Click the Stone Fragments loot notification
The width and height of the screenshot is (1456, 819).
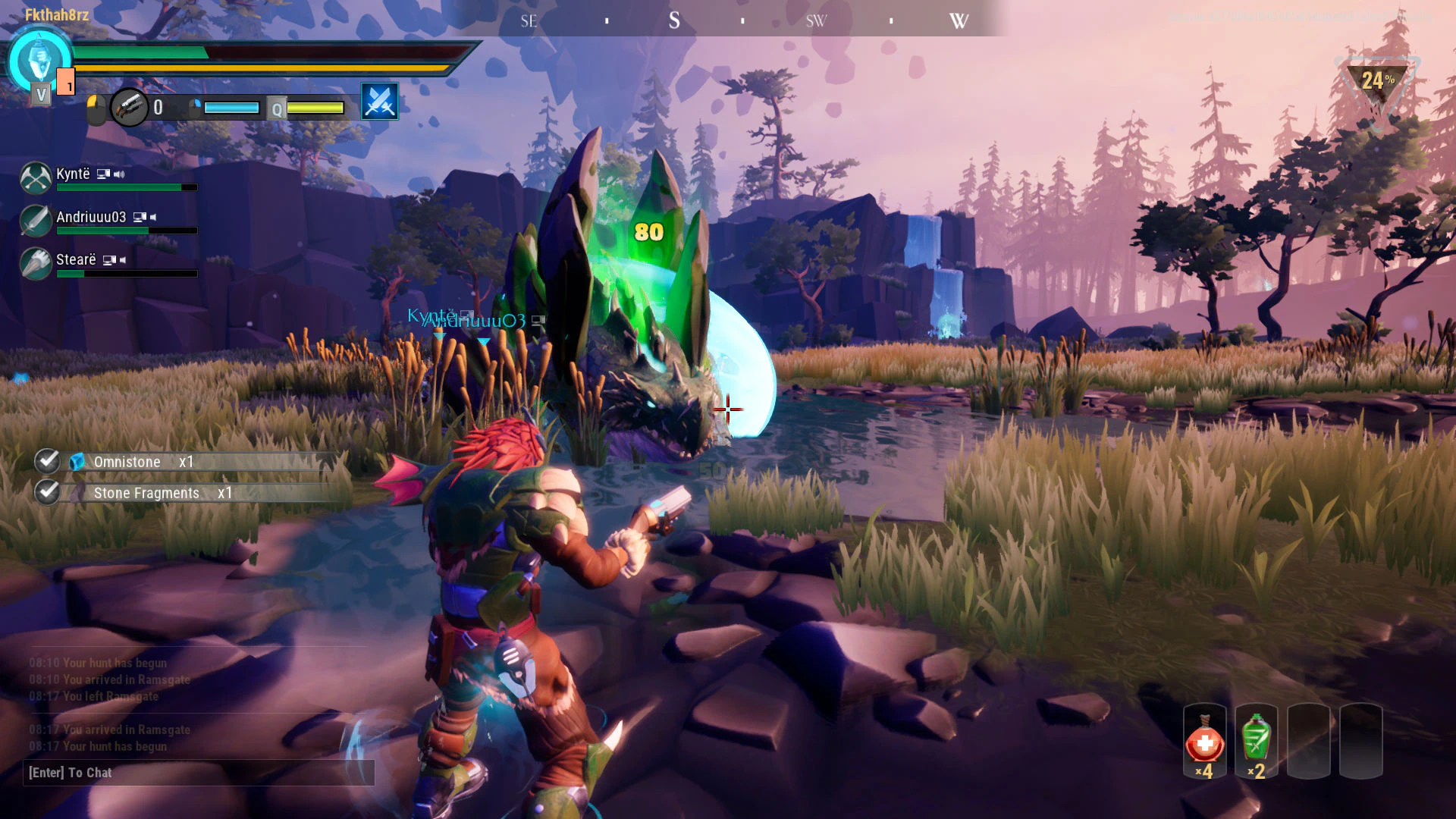point(186,493)
